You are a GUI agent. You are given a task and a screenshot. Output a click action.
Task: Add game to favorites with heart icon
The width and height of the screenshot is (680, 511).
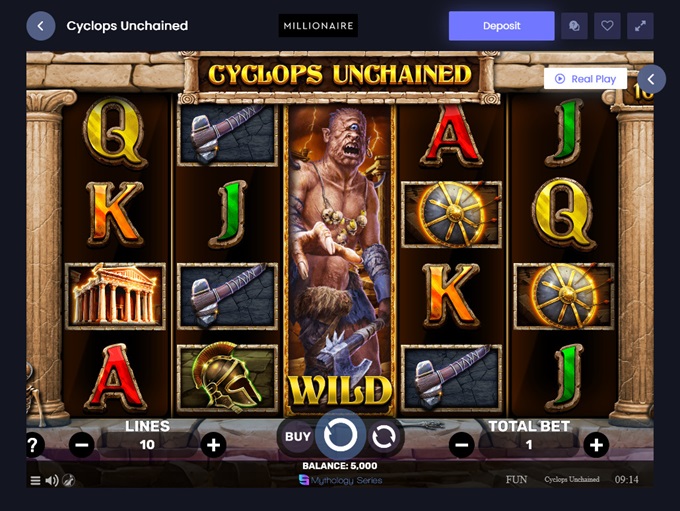[607, 26]
